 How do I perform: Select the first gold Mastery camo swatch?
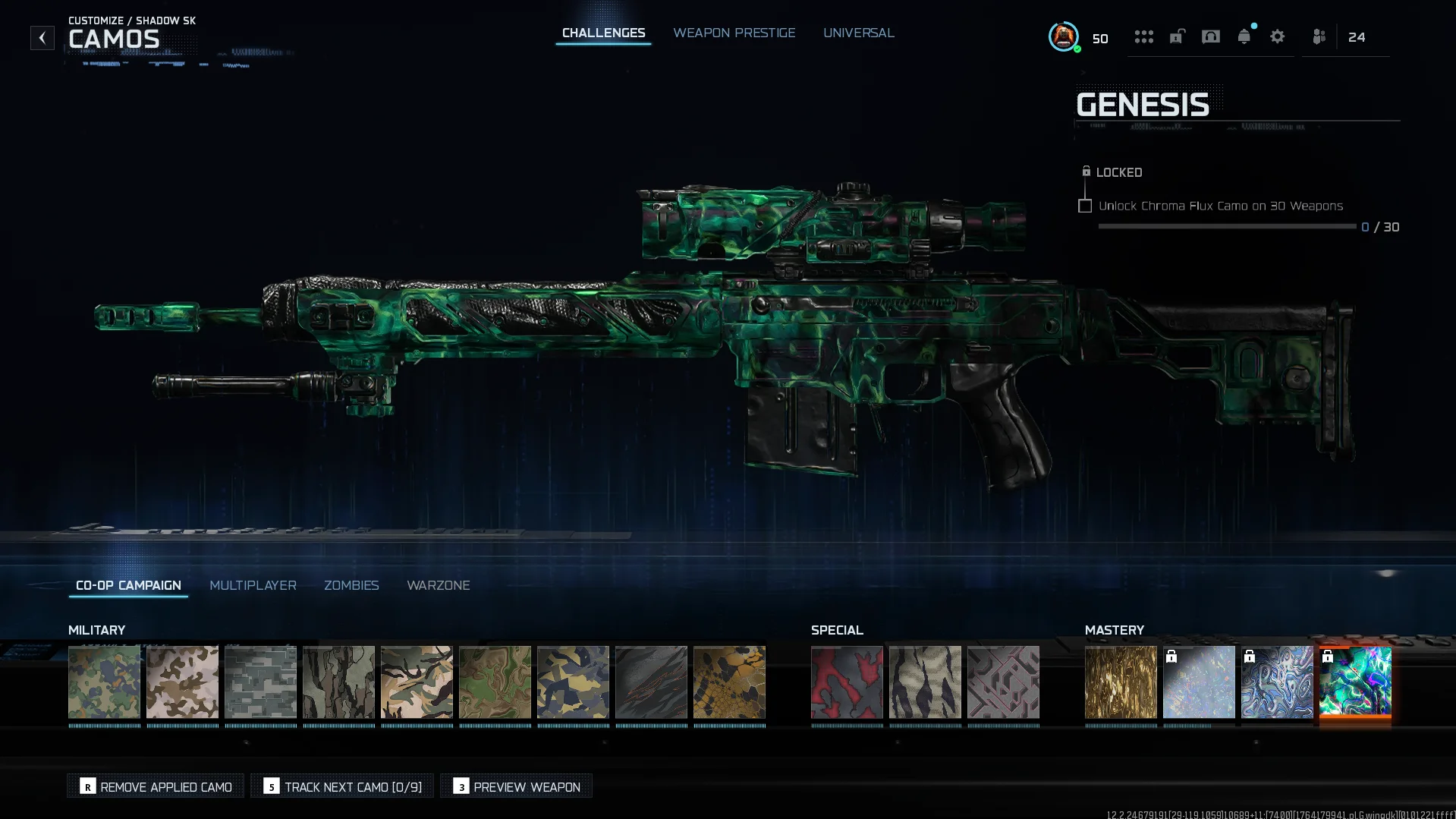click(1121, 682)
